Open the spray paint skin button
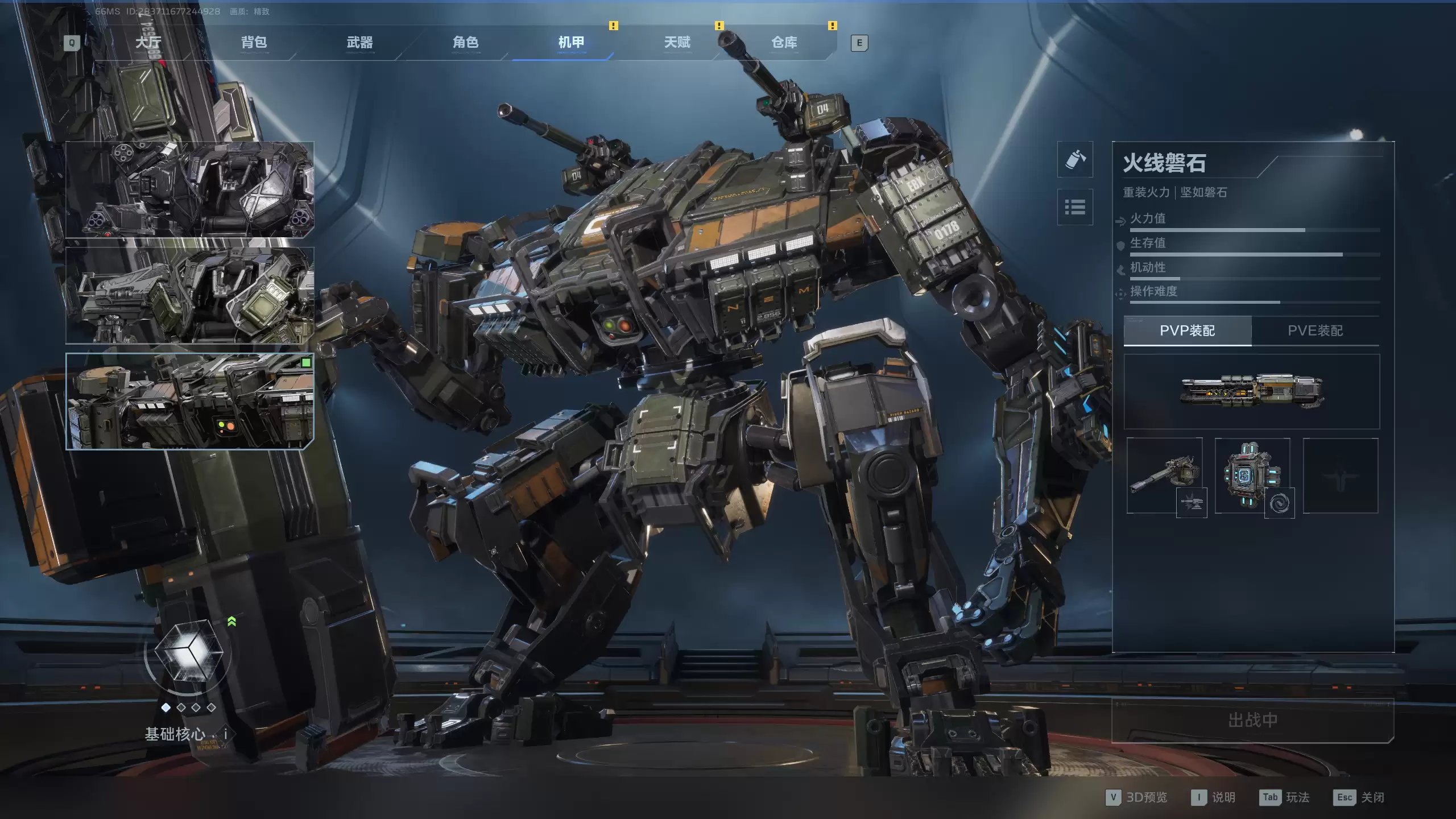The image size is (1456, 819). click(1074, 159)
